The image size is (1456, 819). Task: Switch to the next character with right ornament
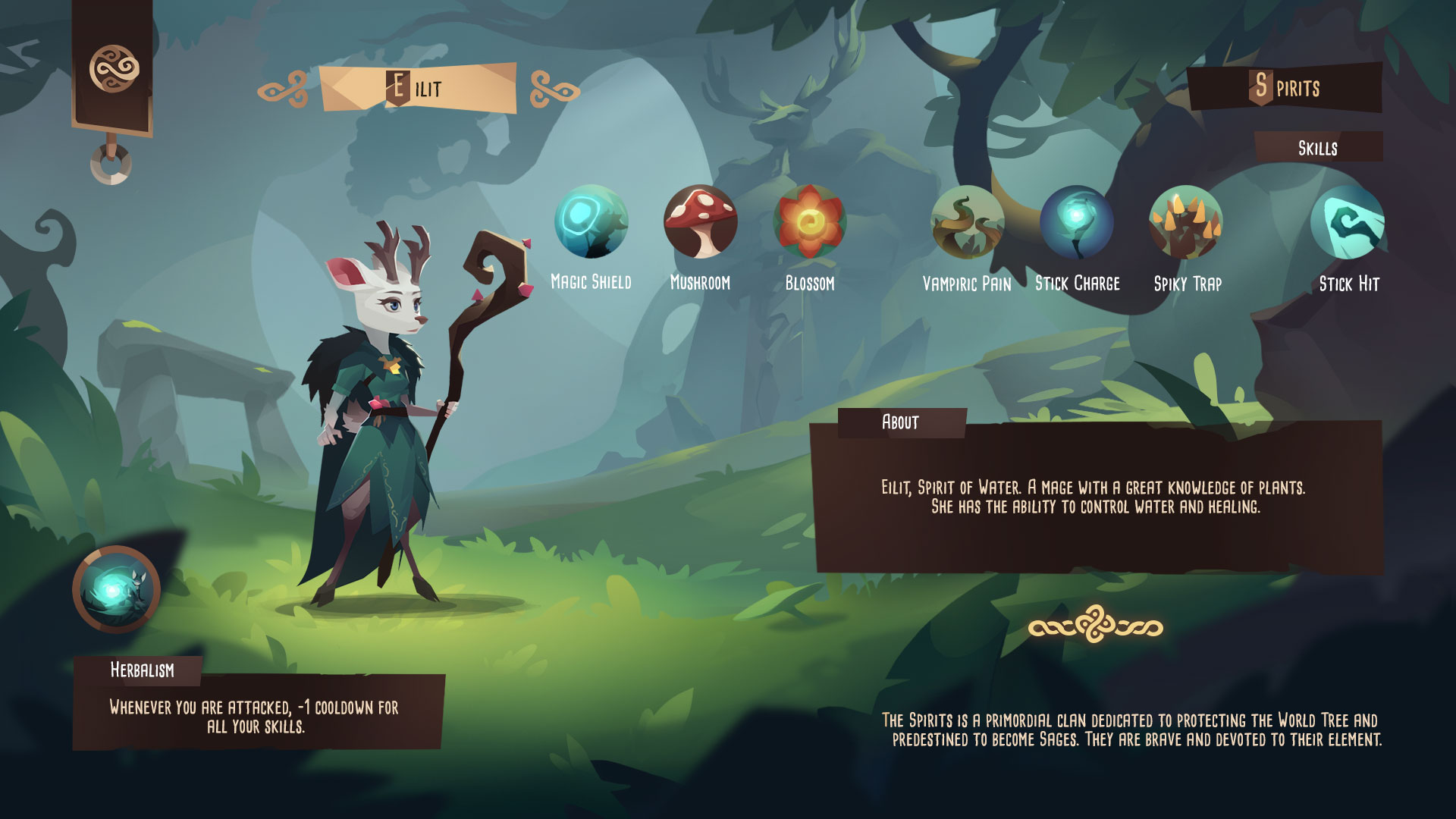pyautogui.click(x=554, y=89)
